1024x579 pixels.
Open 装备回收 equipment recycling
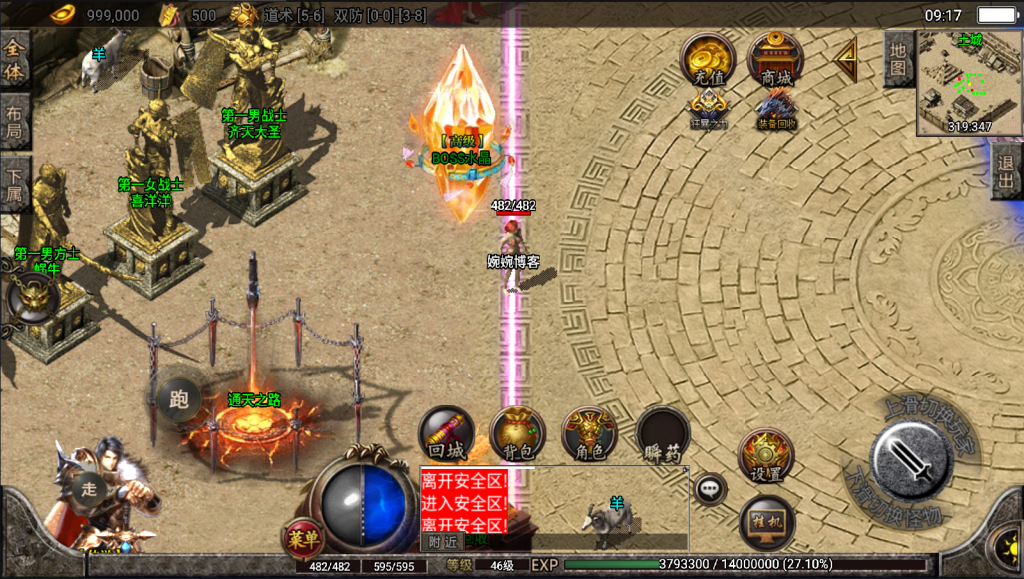click(775, 108)
